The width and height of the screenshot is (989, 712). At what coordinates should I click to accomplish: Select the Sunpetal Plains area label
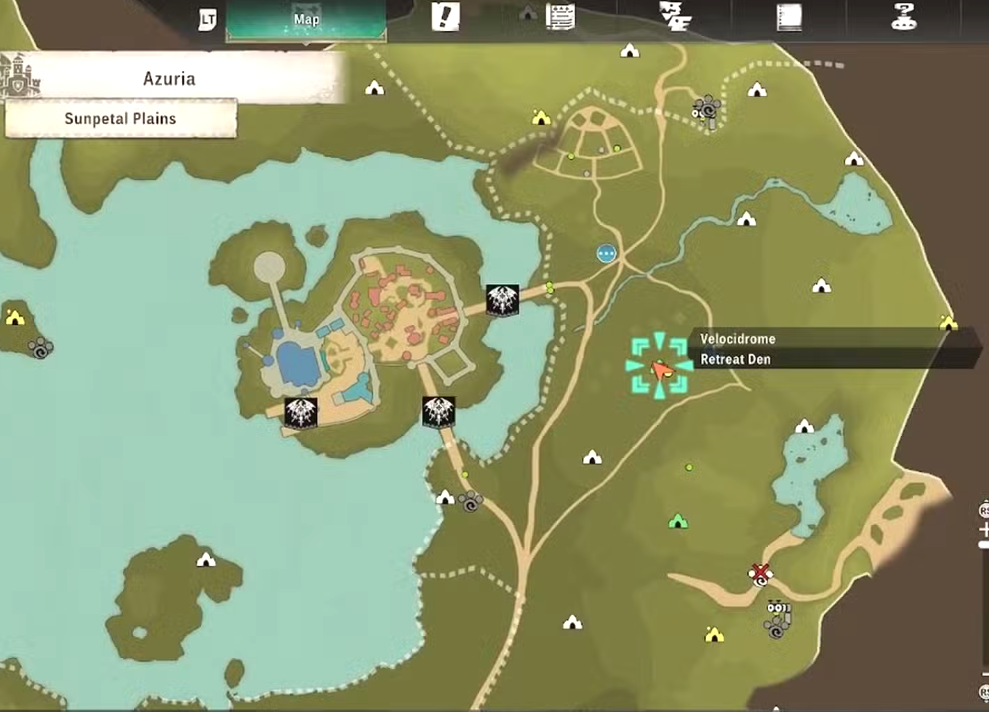coord(121,118)
